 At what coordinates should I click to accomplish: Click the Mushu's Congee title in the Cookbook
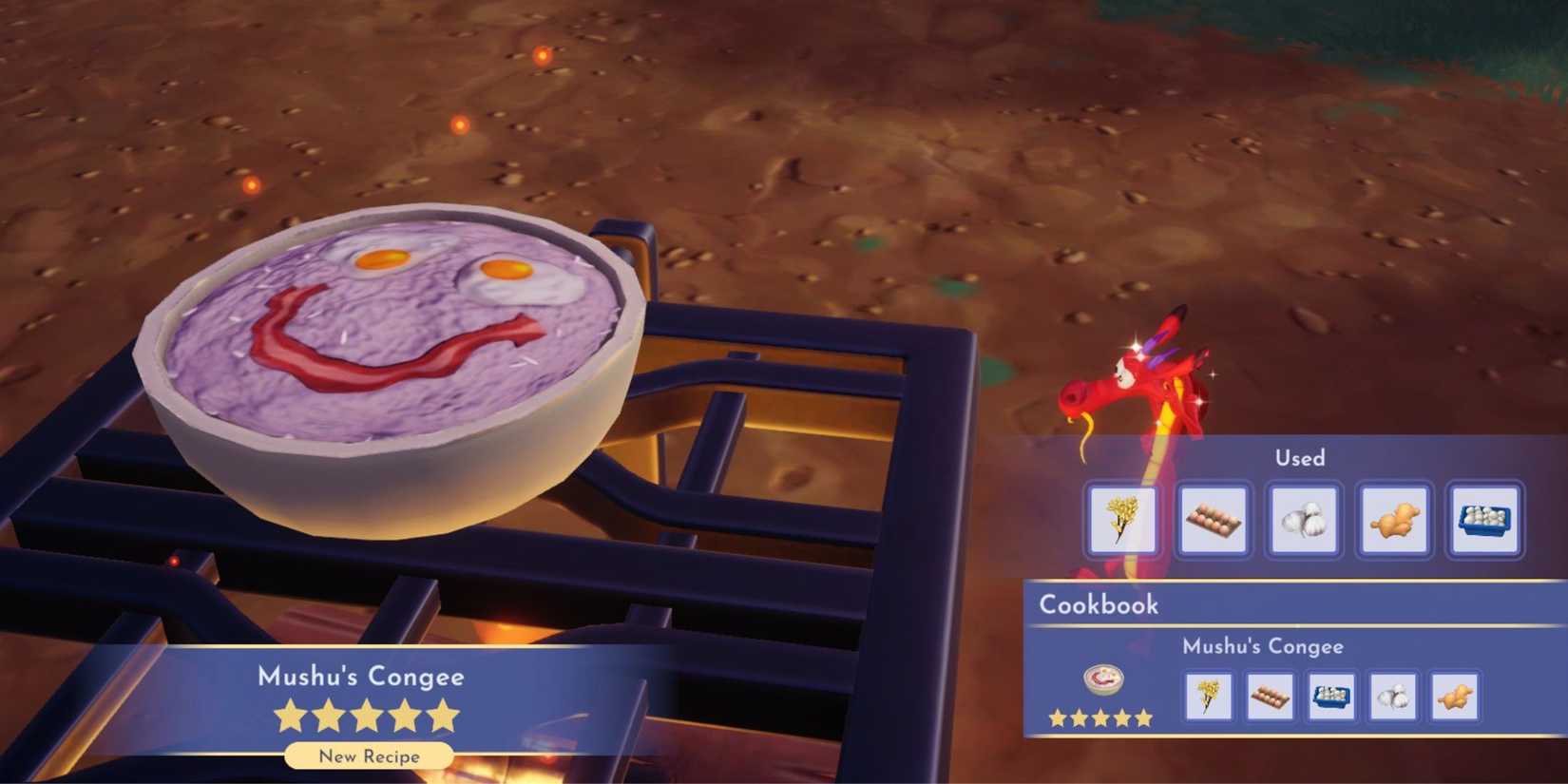pyautogui.click(x=1263, y=645)
